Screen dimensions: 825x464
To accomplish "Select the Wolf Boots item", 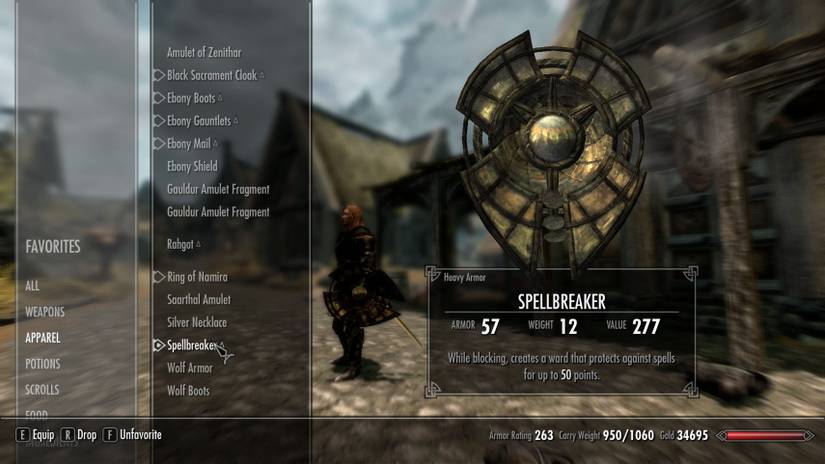I will [188, 391].
